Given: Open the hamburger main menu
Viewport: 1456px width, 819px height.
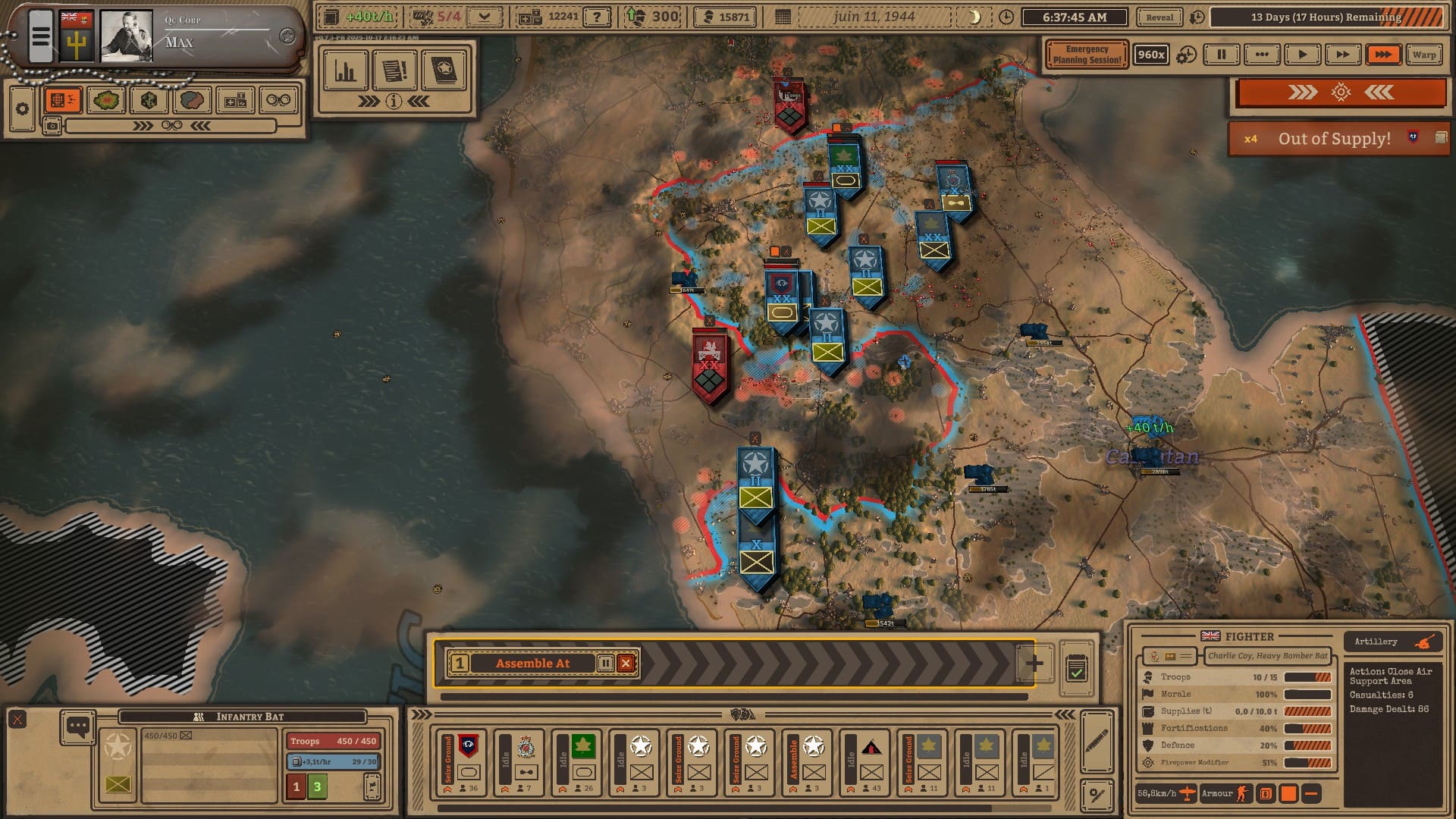Looking at the screenshot, I should click(x=41, y=36).
